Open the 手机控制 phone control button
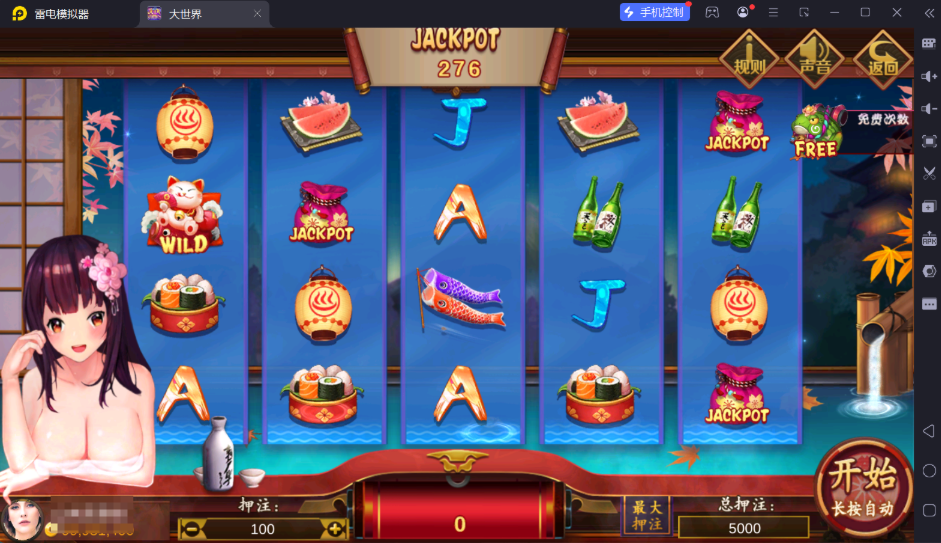 [x=655, y=12]
